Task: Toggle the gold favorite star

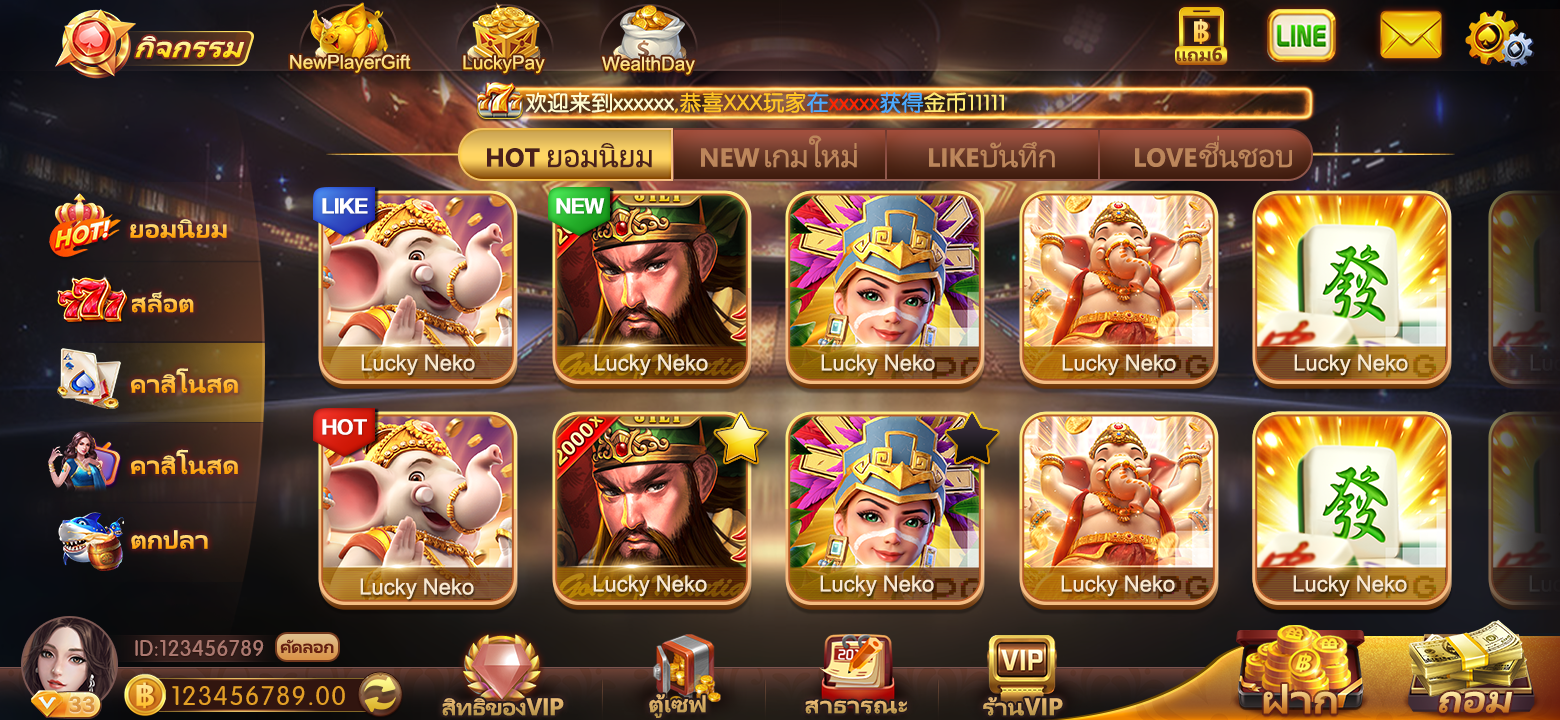Action: [741, 440]
